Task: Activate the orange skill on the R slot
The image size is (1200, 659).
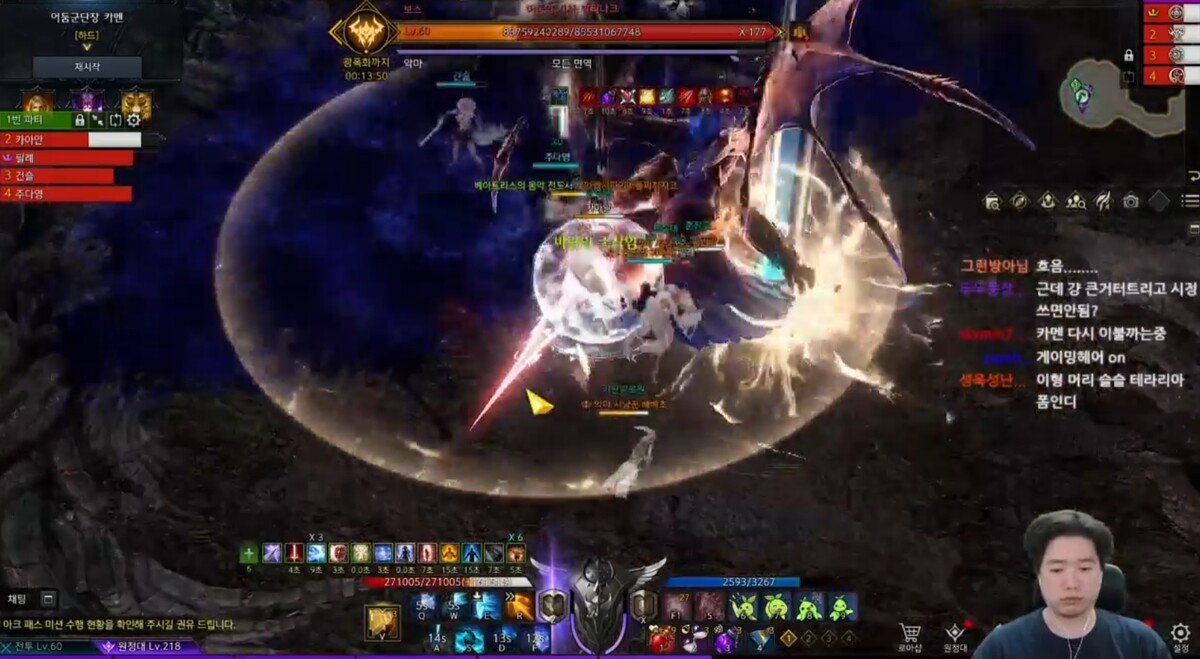Action: pyautogui.click(x=519, y=606)
